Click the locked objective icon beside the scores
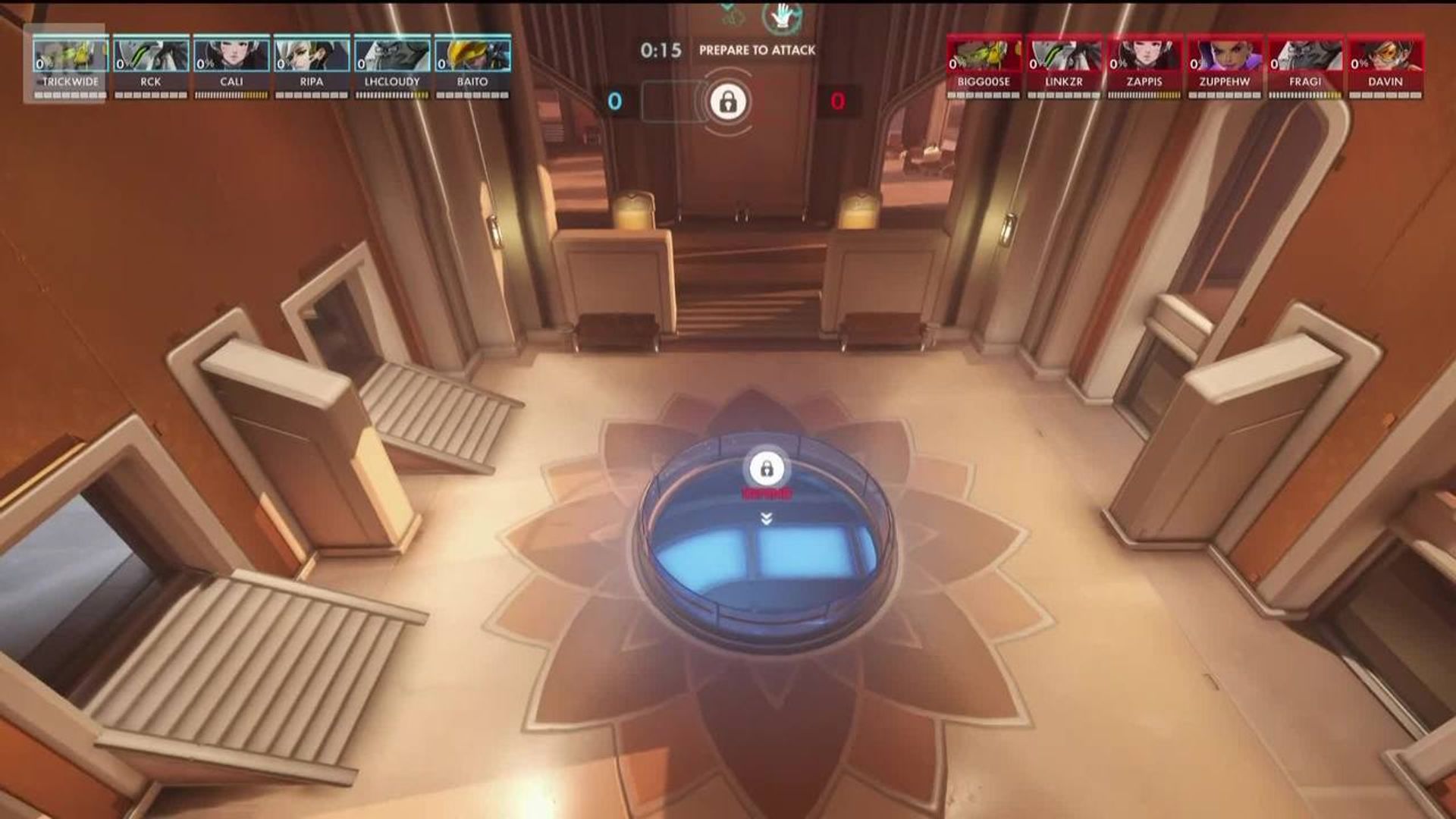1456x819 pixels. [728, 101]
